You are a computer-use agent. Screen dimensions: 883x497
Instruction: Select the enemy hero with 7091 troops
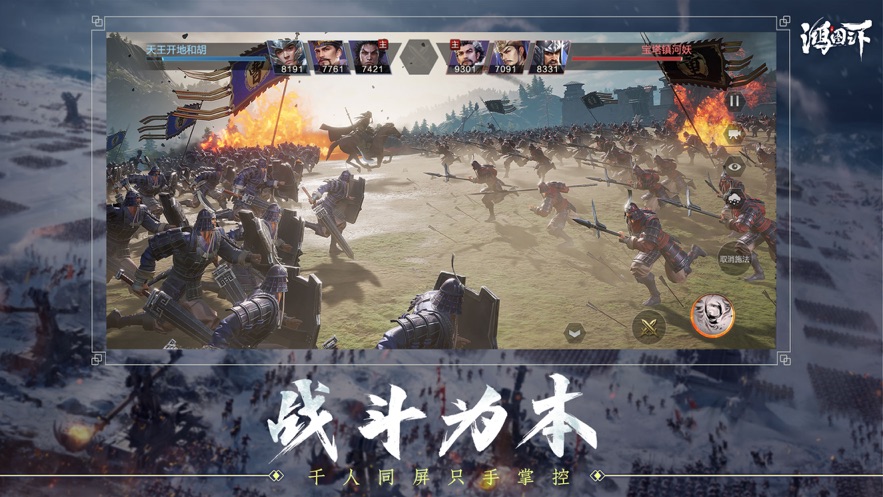[x=509, y=56]
